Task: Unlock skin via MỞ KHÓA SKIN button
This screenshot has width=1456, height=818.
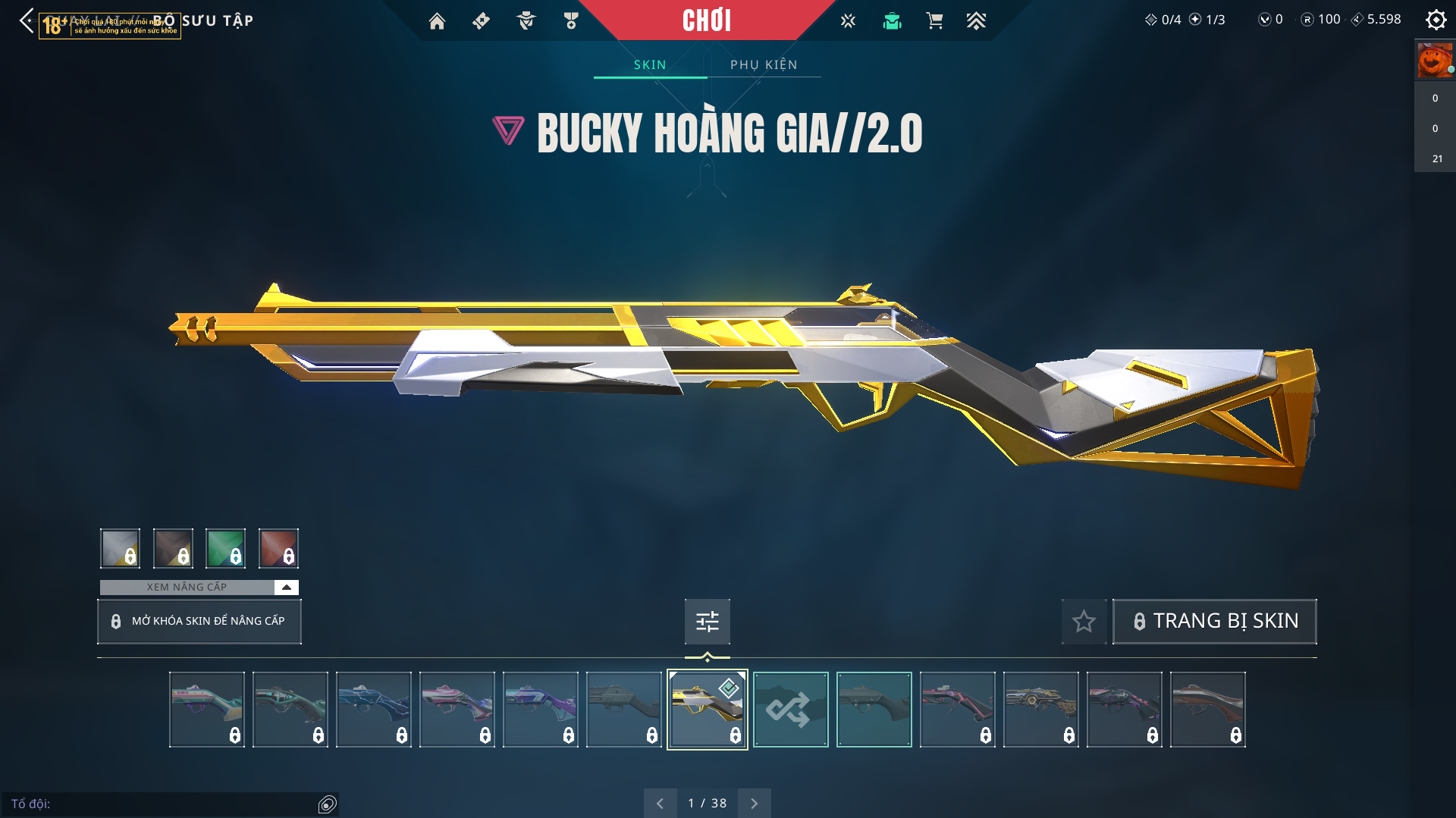Action: 199,622
